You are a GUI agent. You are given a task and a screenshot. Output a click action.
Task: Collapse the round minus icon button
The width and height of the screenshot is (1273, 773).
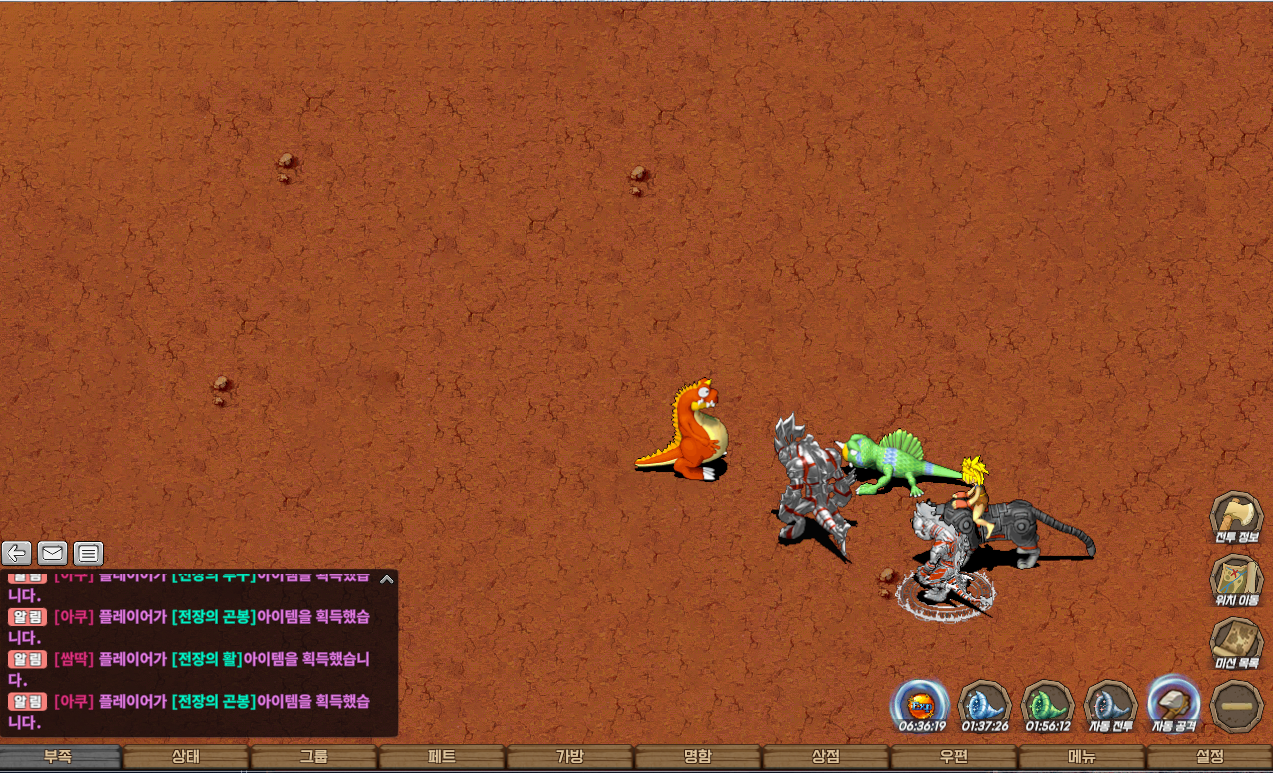pyautogui.click(x=1236, y=706)
